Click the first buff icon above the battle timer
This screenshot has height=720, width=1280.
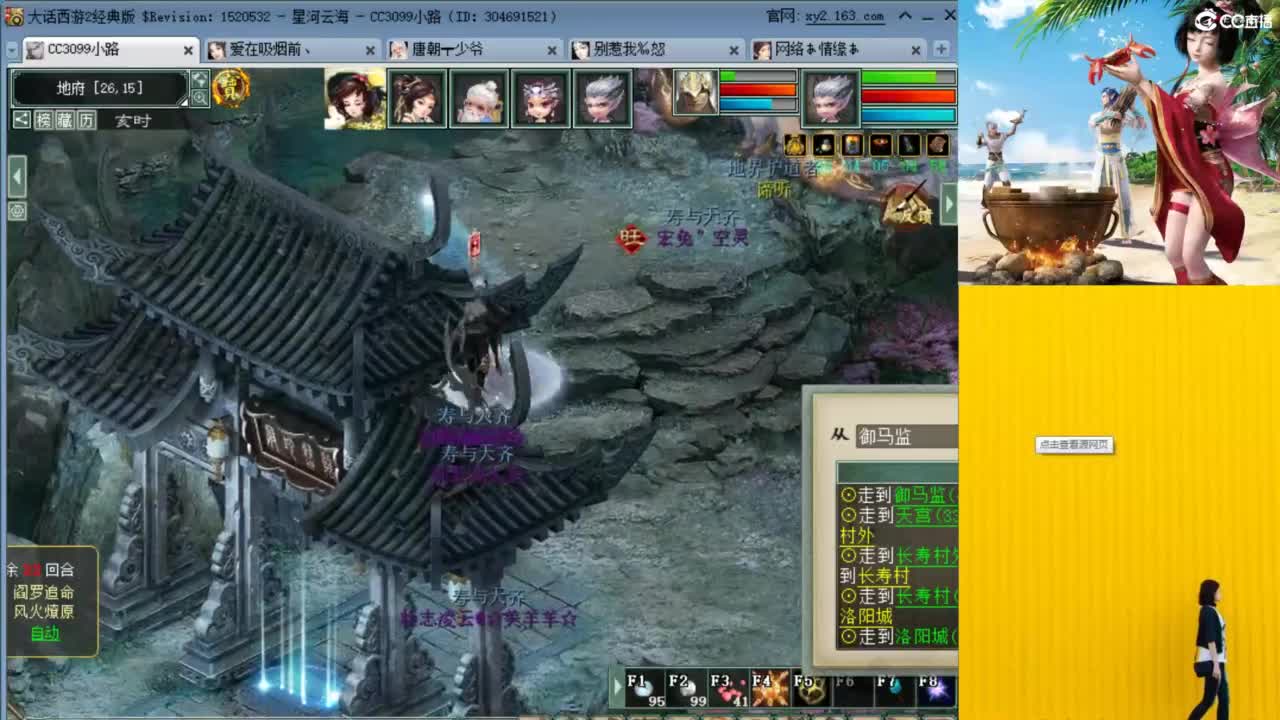click(795, 145)
